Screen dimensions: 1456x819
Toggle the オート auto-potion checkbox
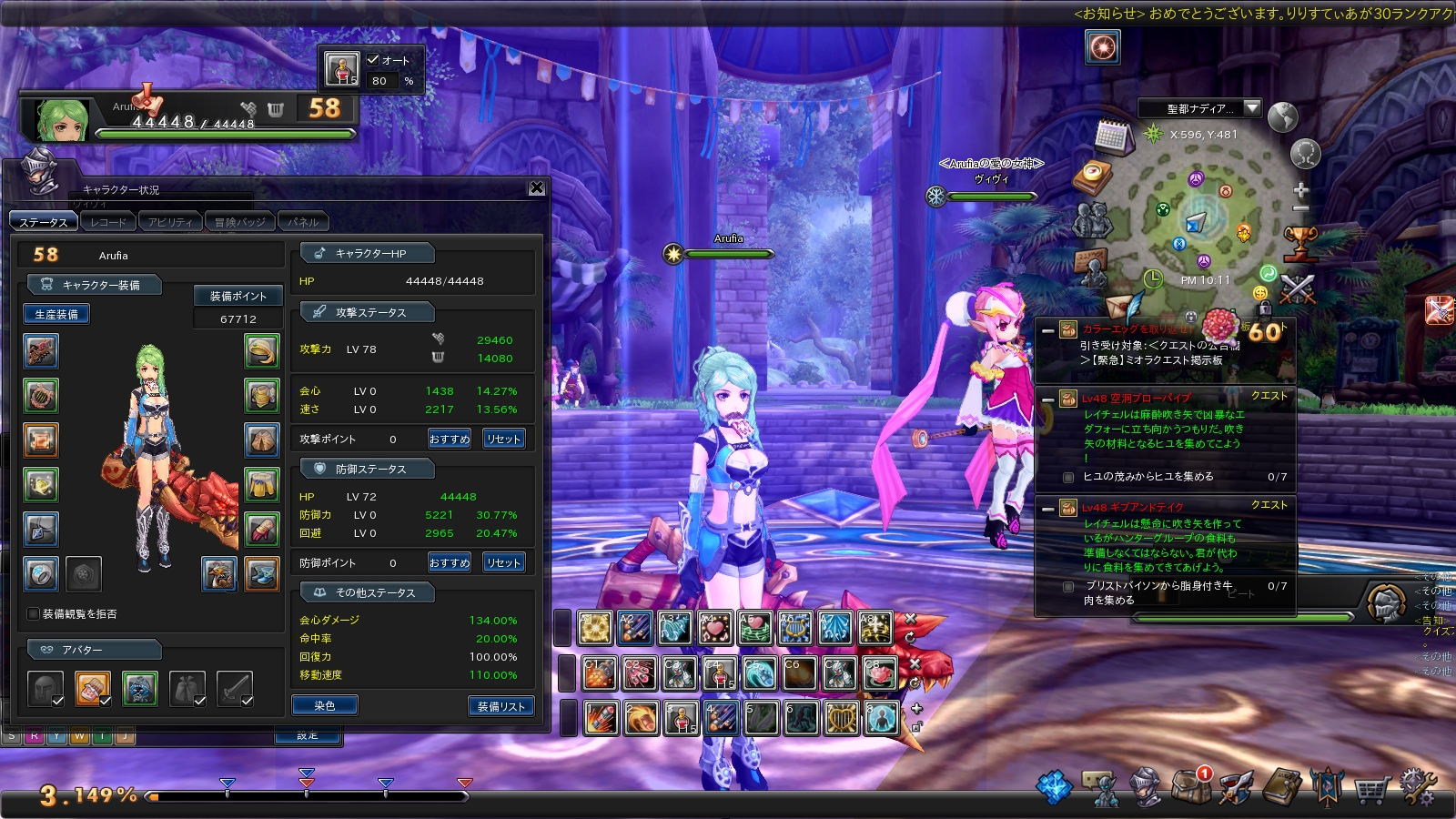[373, 60]
